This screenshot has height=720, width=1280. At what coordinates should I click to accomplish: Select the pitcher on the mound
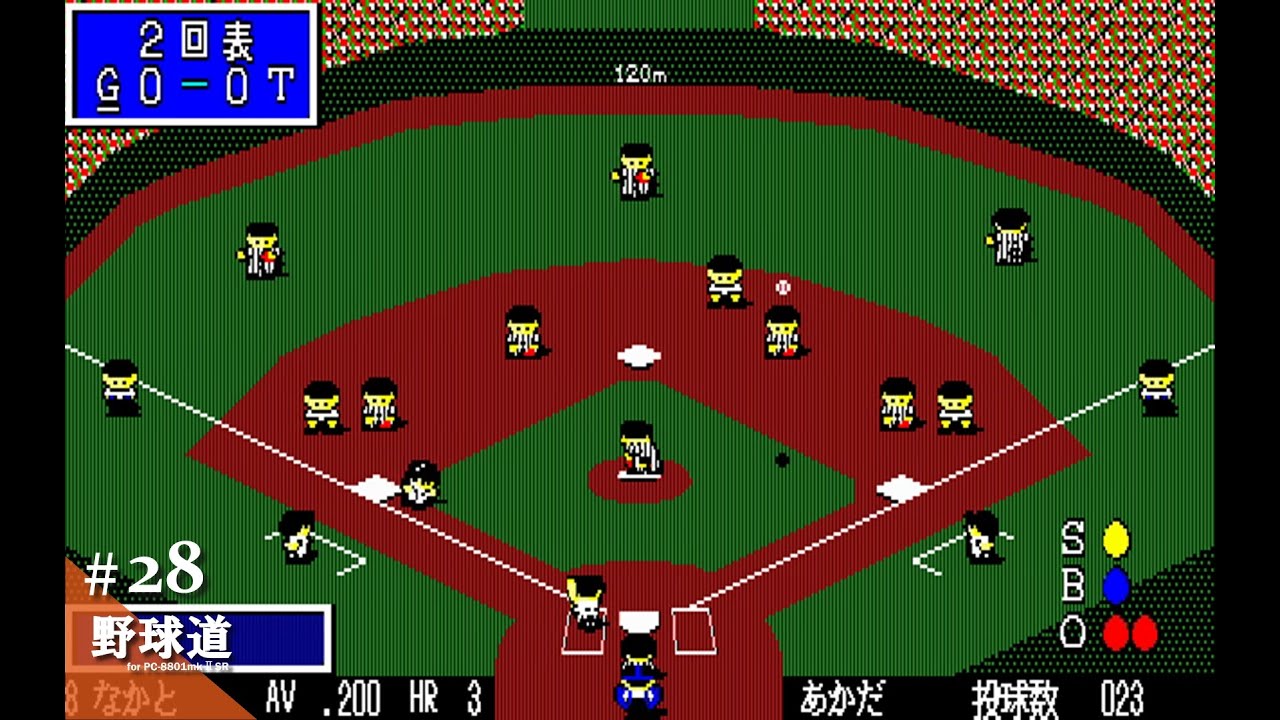(640, 450)
